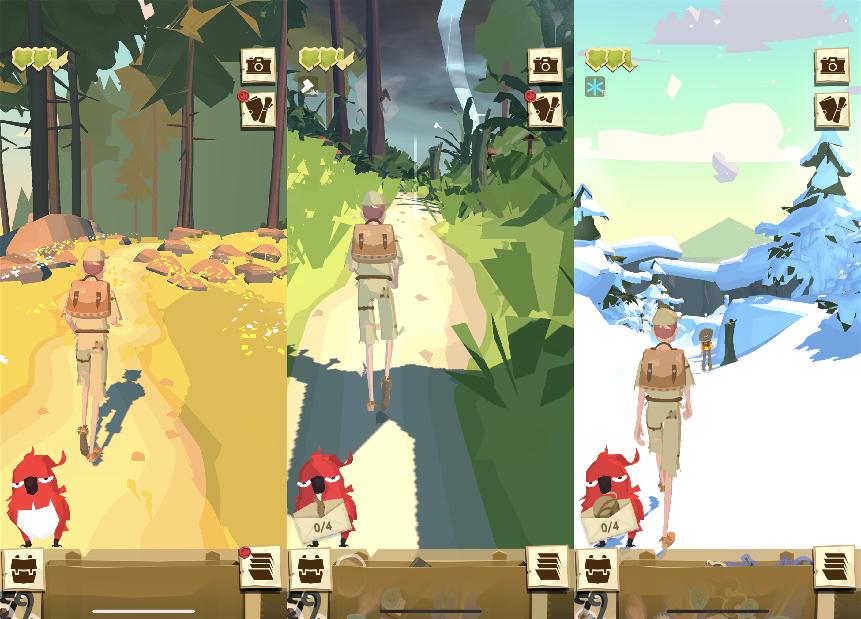
Task: Activate the camera button in the snowy scene
Action: click(x=832, y=66)
